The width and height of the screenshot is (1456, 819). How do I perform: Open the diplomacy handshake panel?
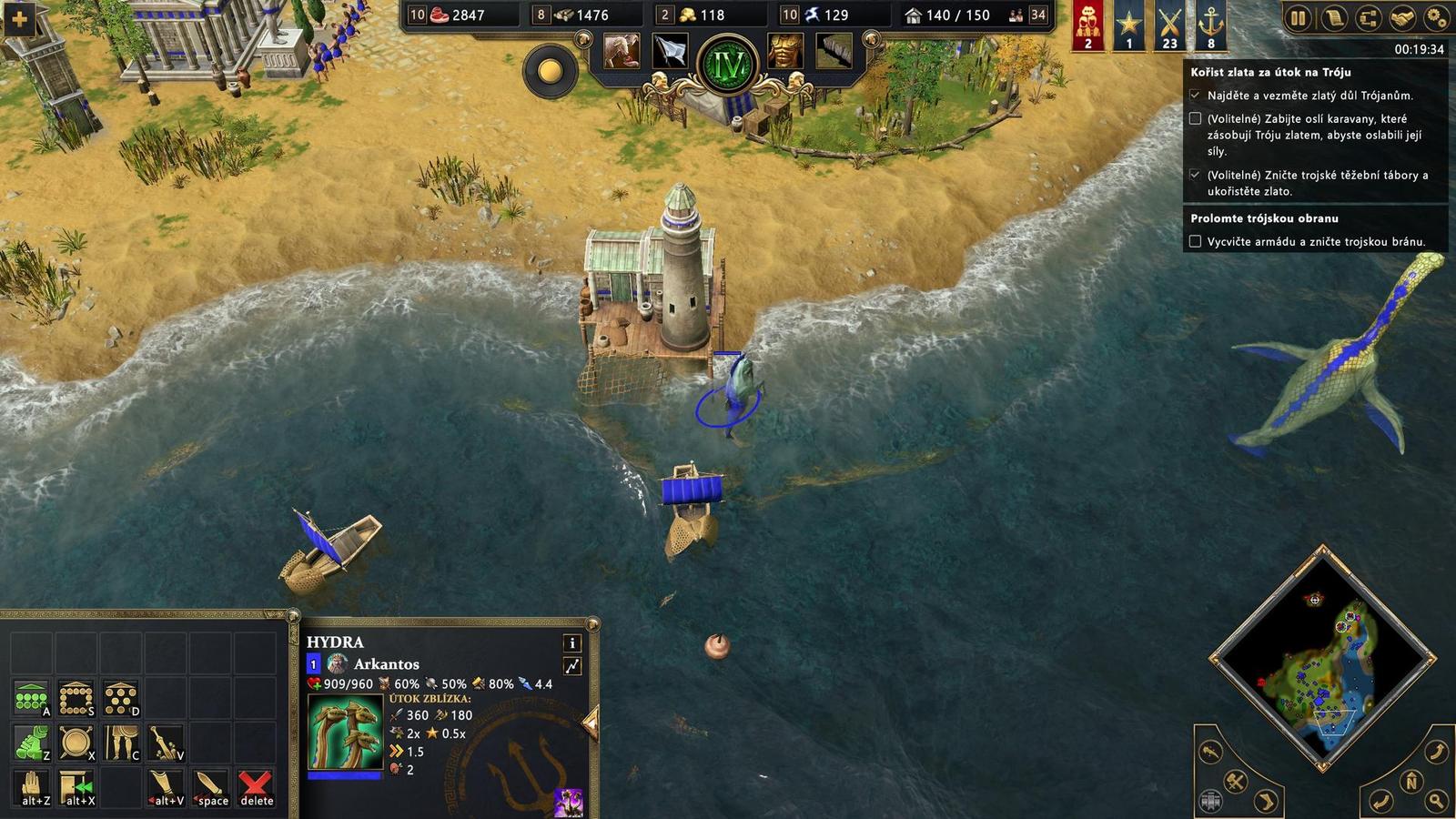[x=1401, y=16]
